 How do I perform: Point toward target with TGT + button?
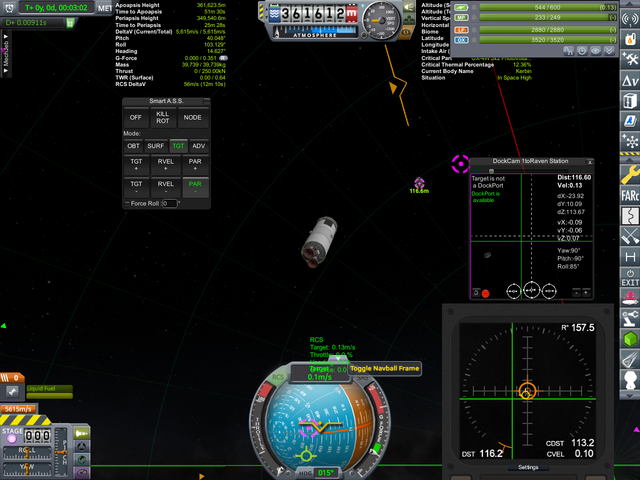click(137, 164)
